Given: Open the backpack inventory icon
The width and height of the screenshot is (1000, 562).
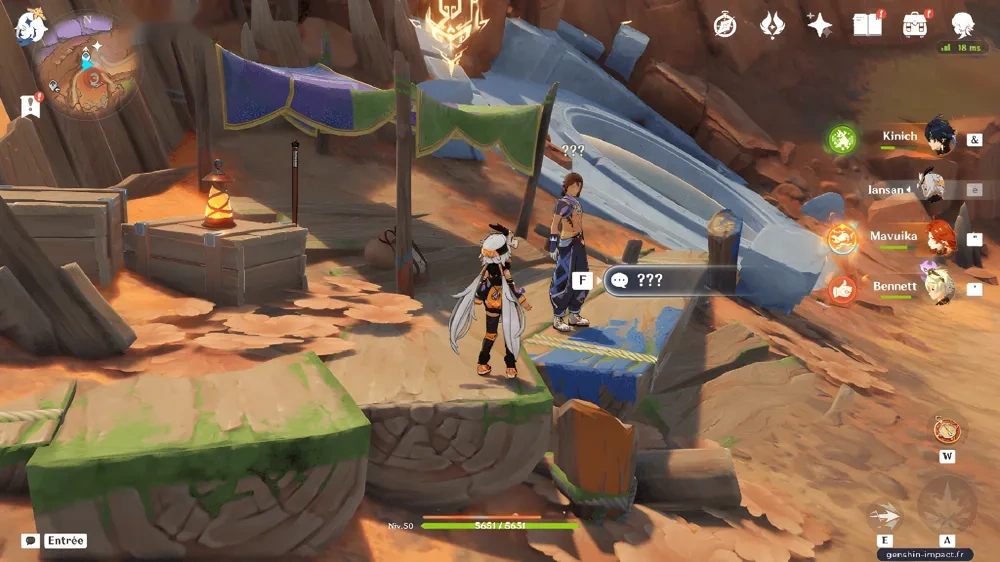Looking at the screenshot, I should point(913,25).
